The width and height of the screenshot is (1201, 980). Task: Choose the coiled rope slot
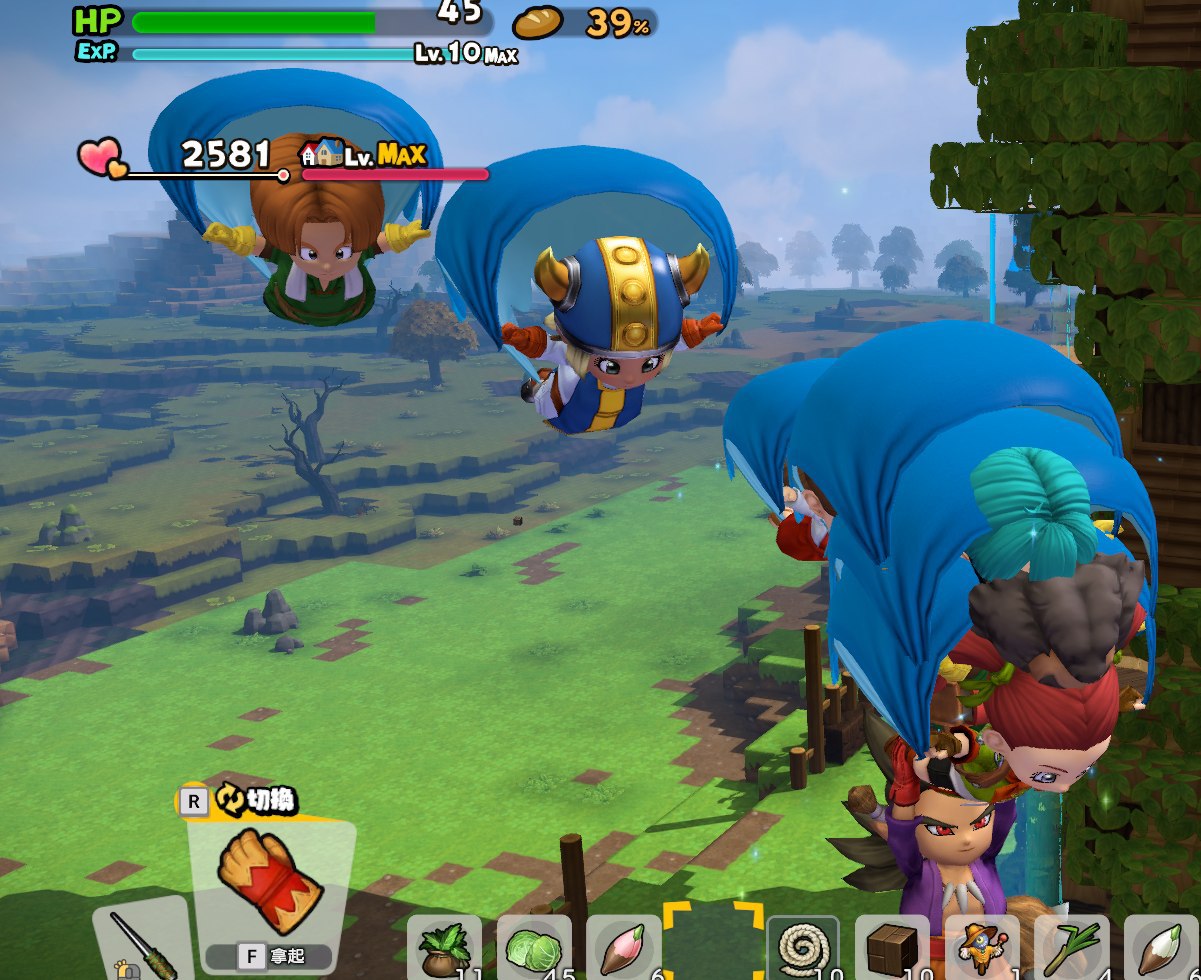pyautogui.click(x=802, y=949)
